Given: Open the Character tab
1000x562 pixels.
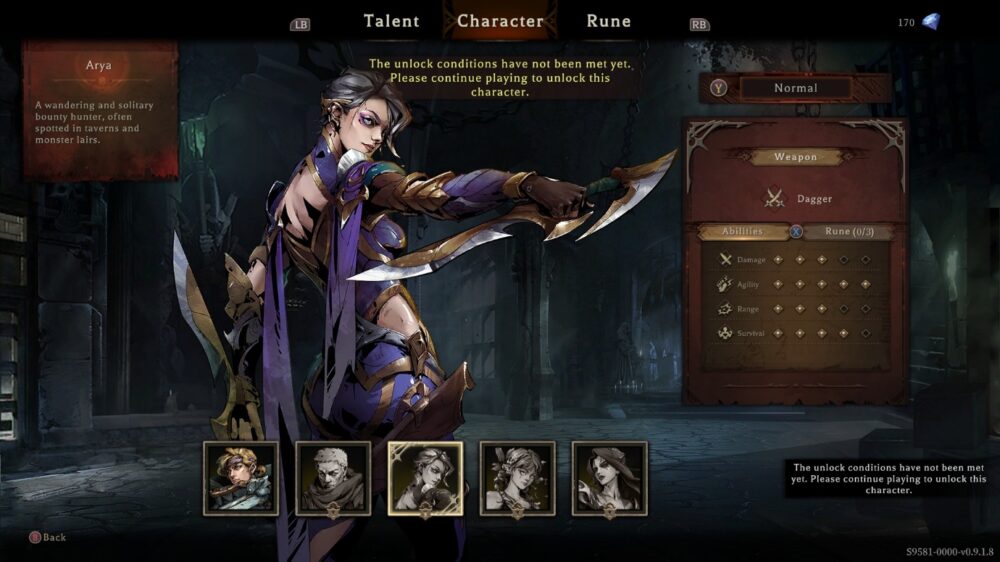Looking at the screenshot, I should 500,21.
